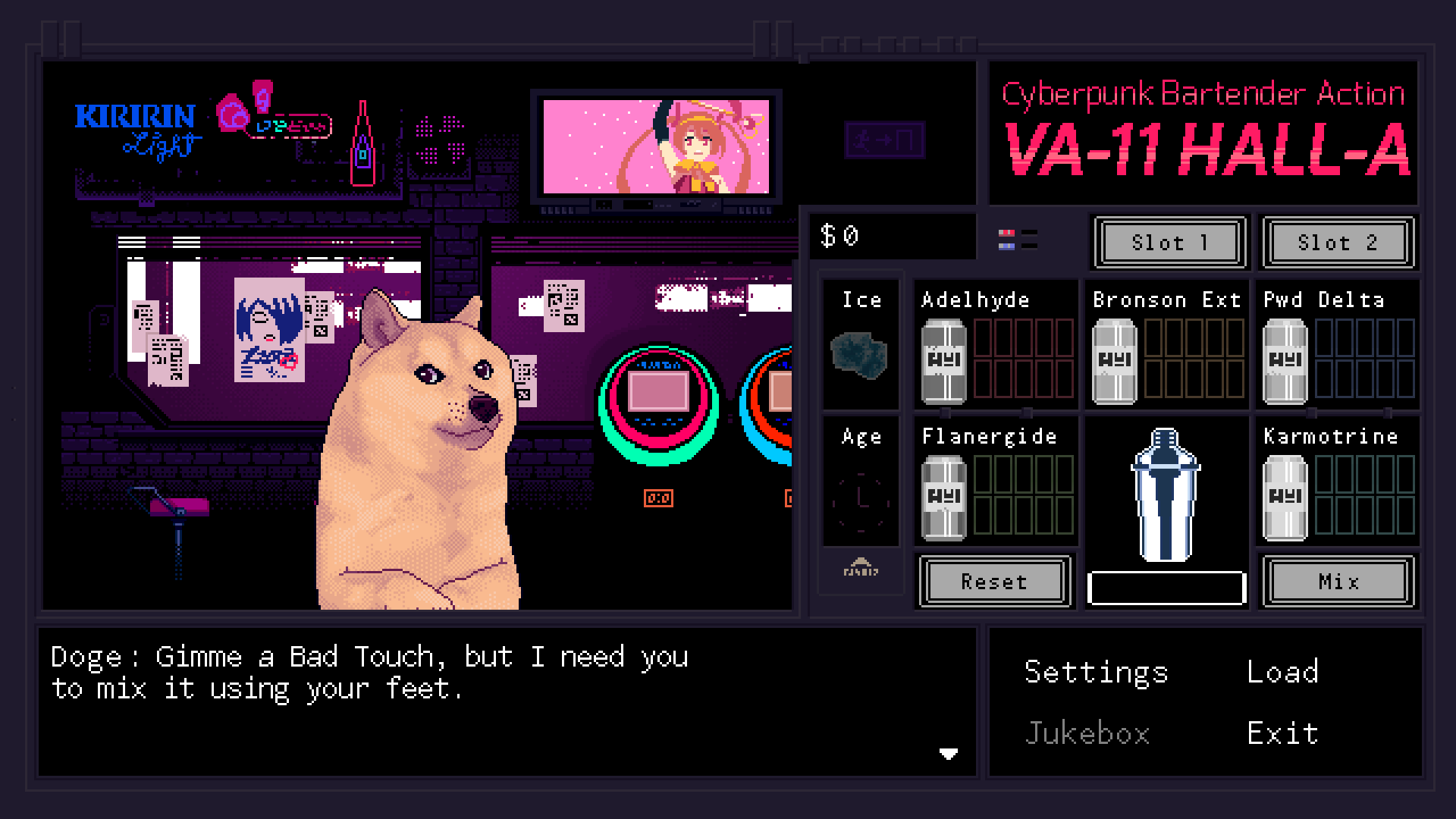Click the Karmotrine ingredient can
Image resolution: width=1456 pixels, height=819 pixels.
tap(1285, 497)
